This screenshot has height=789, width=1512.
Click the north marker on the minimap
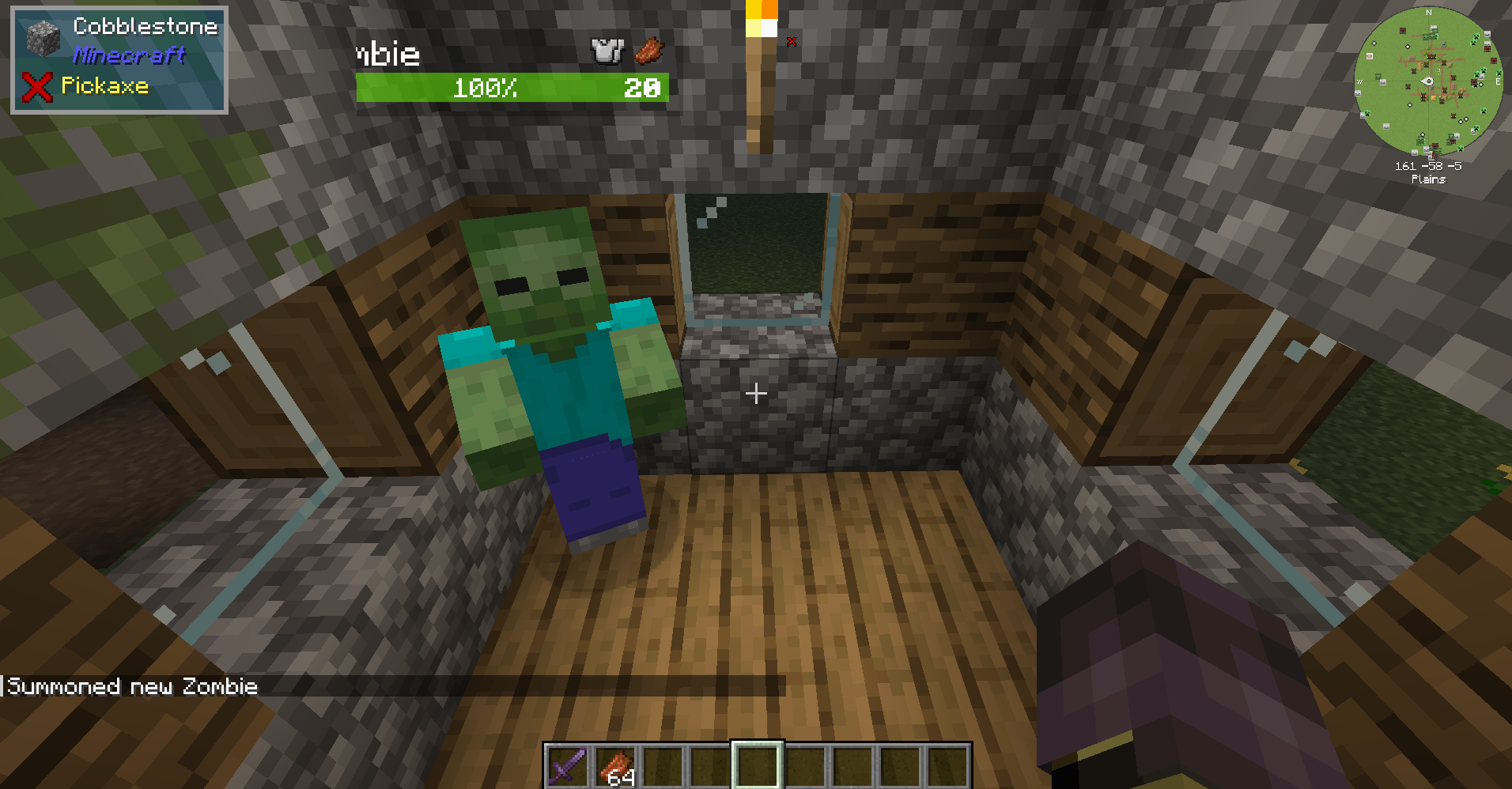click(1428, 12)
